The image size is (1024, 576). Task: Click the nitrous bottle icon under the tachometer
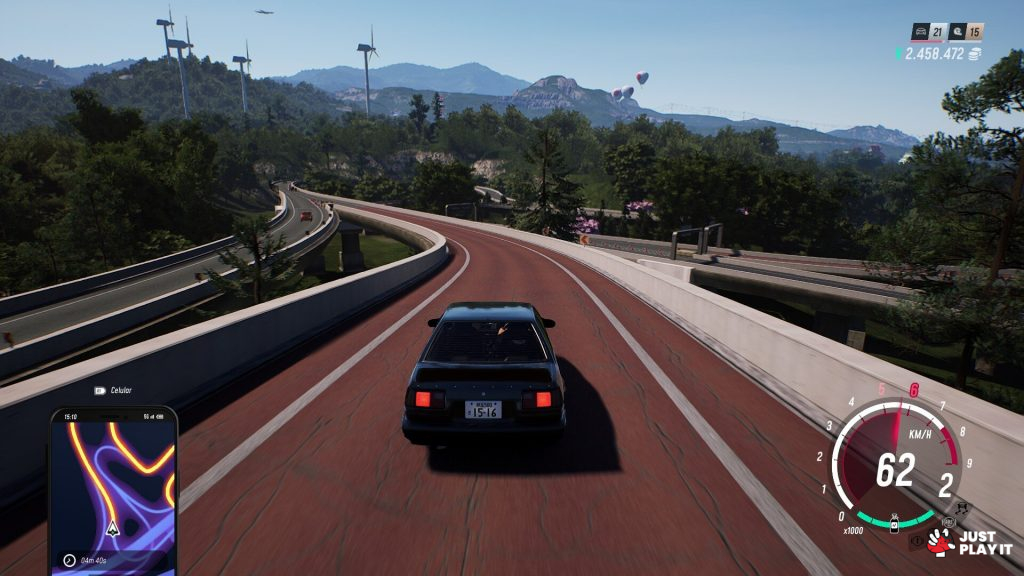[895, 522]
